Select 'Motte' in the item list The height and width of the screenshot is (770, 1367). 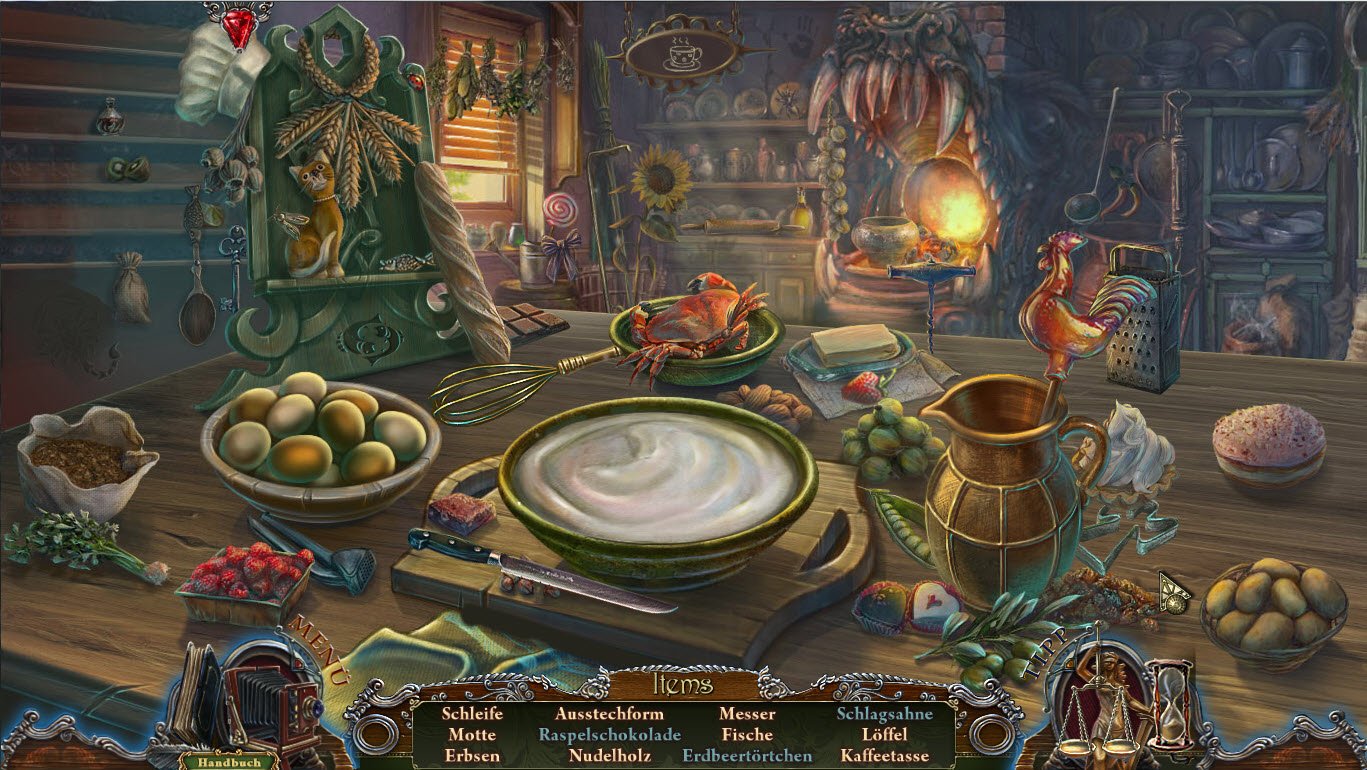click(472, 735)
